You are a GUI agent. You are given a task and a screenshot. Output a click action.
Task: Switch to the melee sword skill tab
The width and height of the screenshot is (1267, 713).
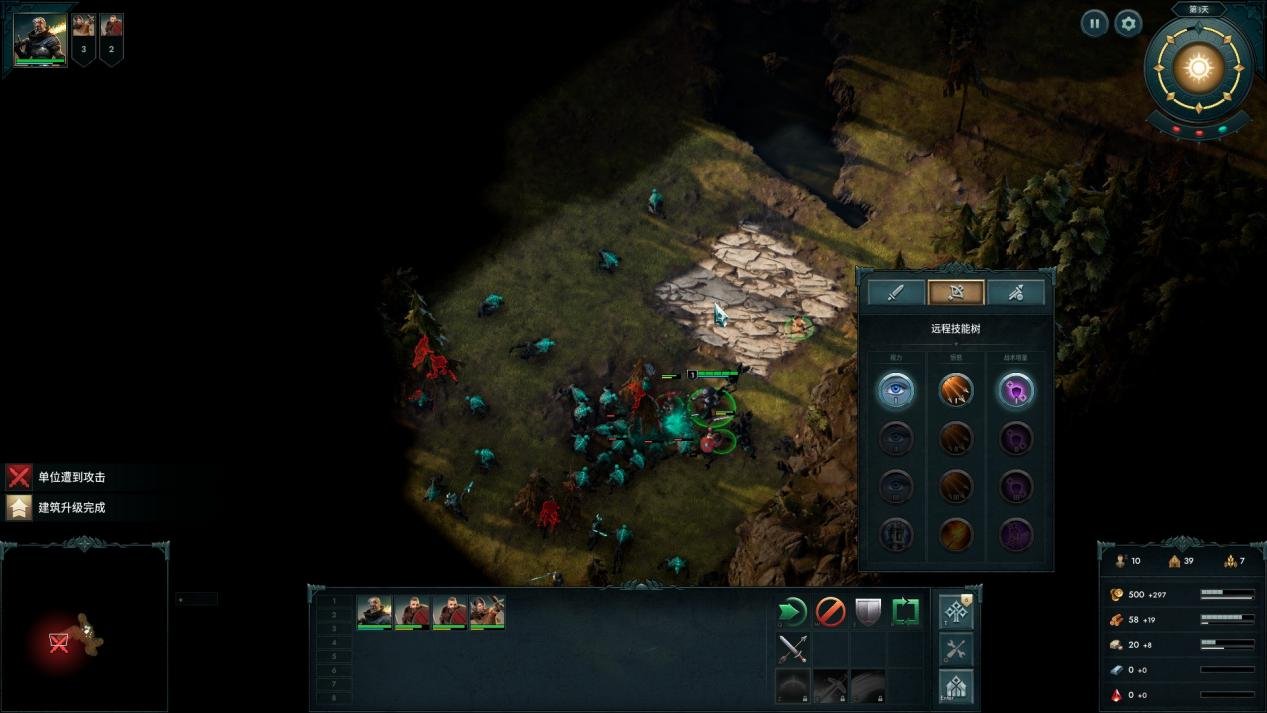coord(896,292)
